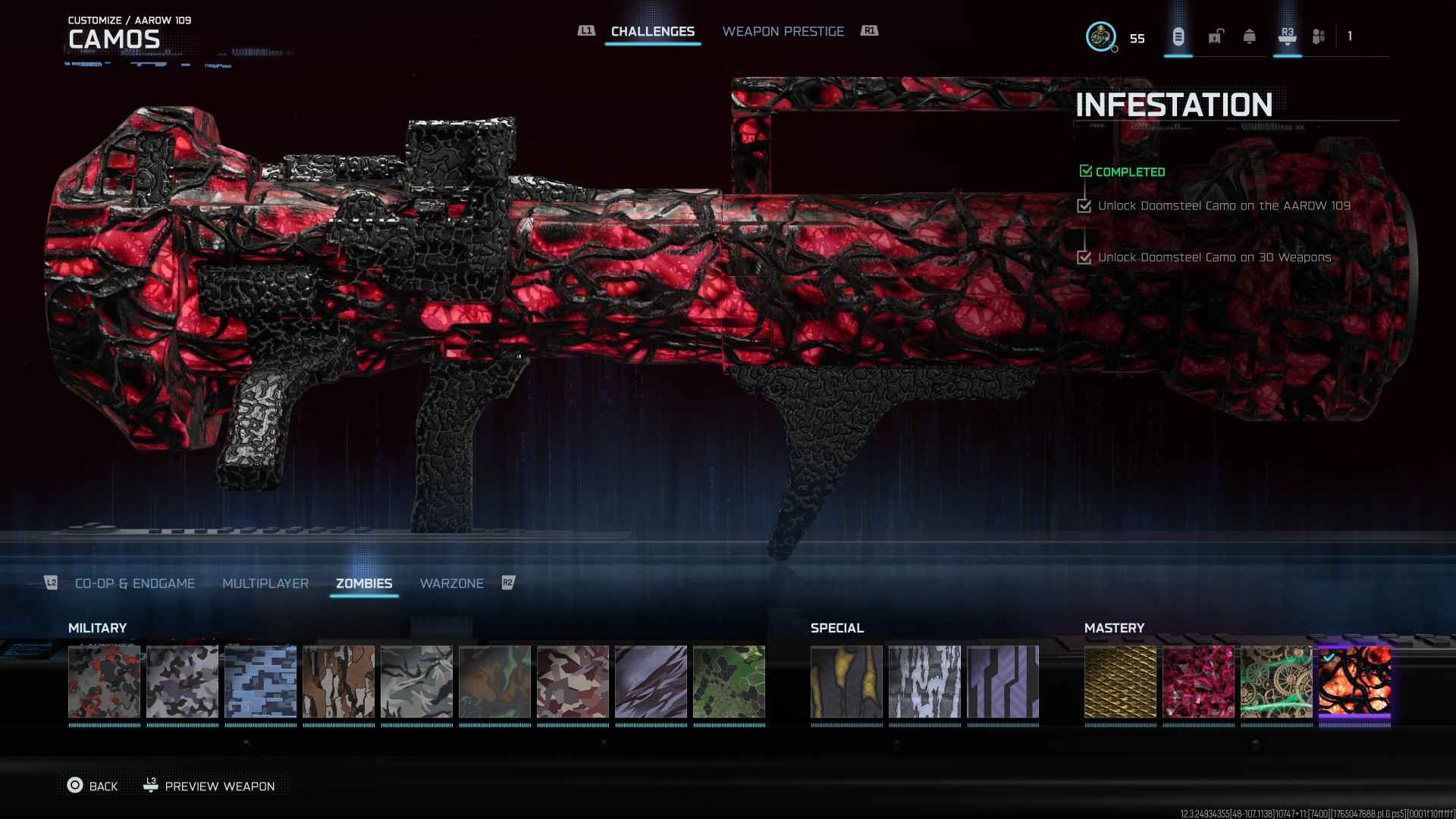Screen dimensions: 1456x819
Task: Select the yellow and grey special camo
Action: [846, 682]
